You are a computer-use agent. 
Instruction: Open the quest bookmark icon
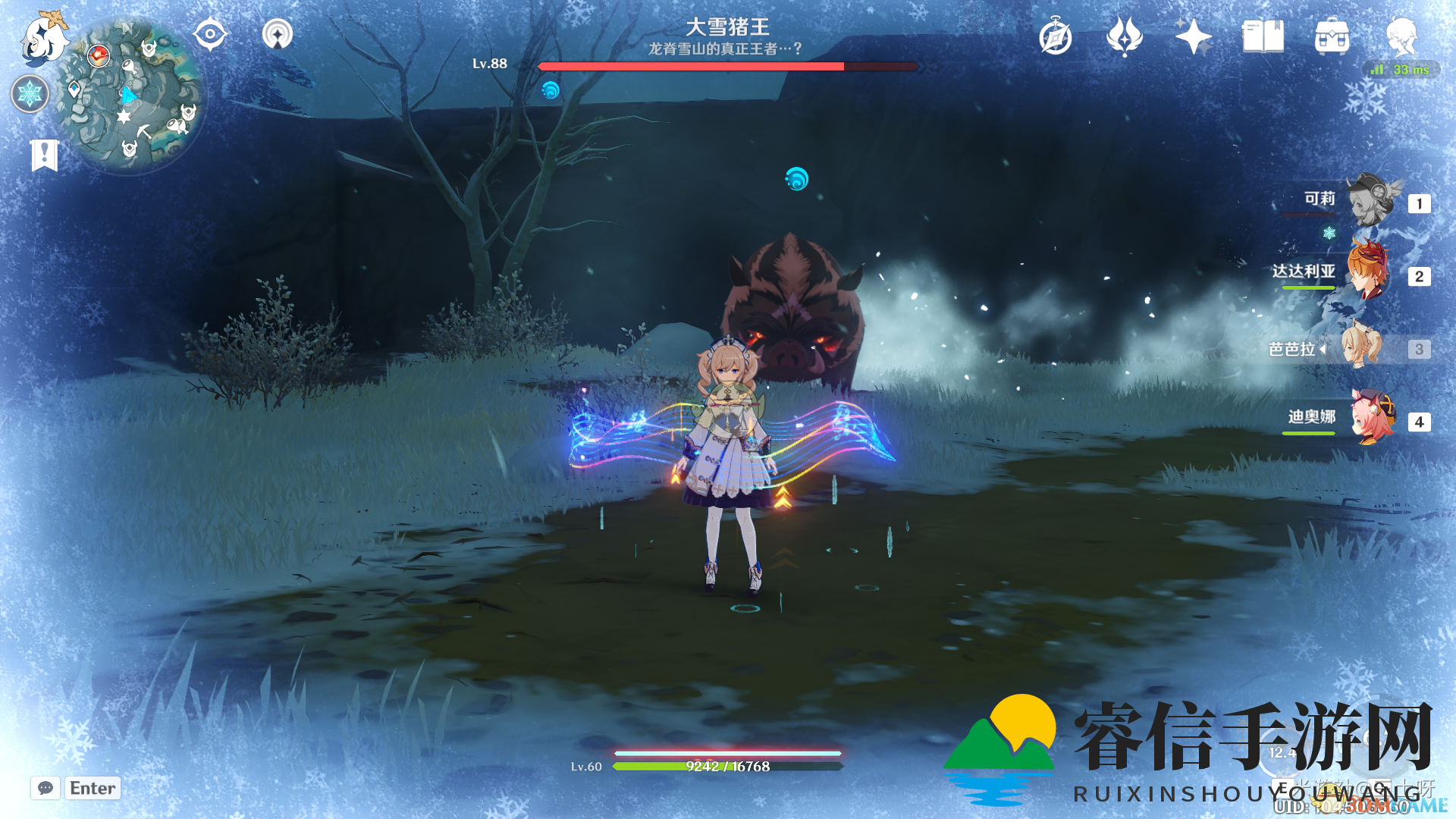coord(44,155)
